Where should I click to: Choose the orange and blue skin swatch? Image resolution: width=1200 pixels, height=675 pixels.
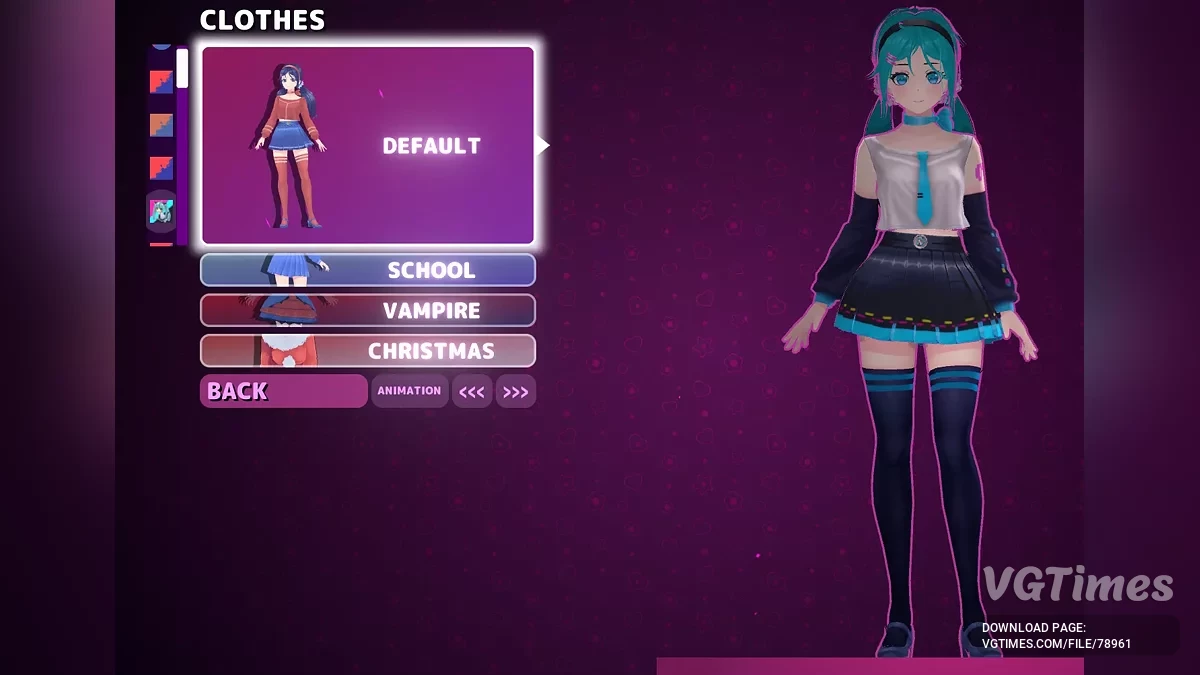click(x=161, y=125)
